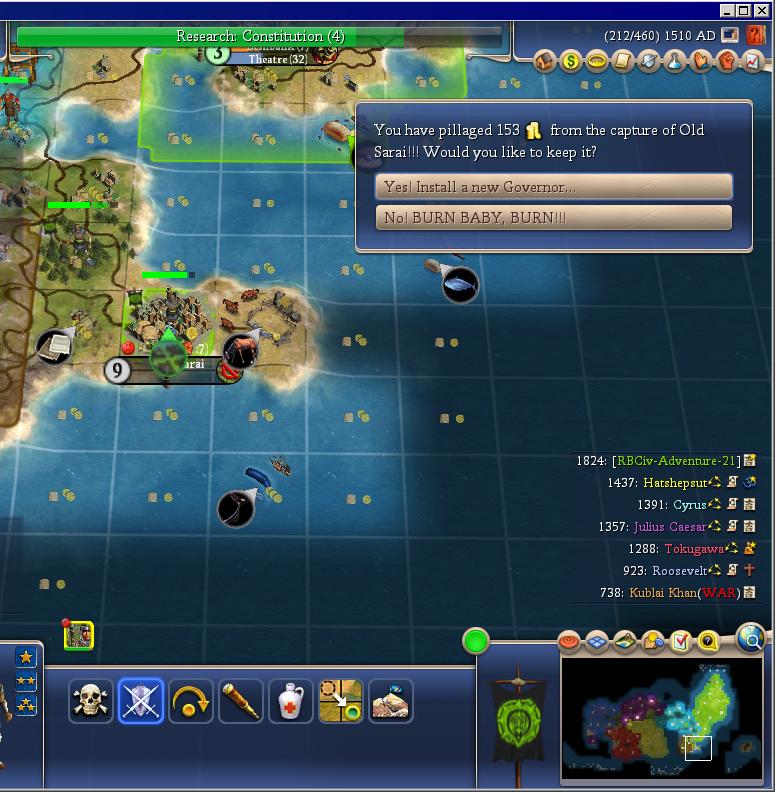Click the skull and crossbones delete-unit action
775x793 pixels.
coord(90,702)
